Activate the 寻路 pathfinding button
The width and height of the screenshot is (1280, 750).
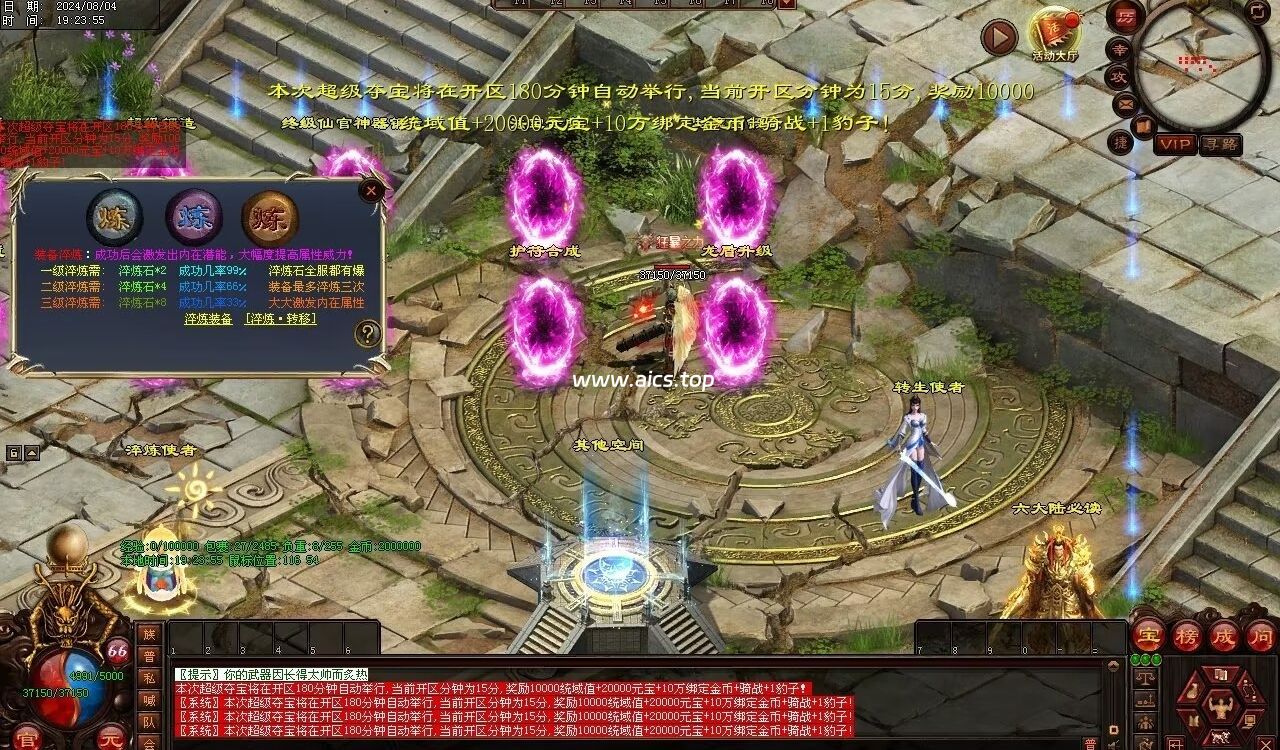1220,144
